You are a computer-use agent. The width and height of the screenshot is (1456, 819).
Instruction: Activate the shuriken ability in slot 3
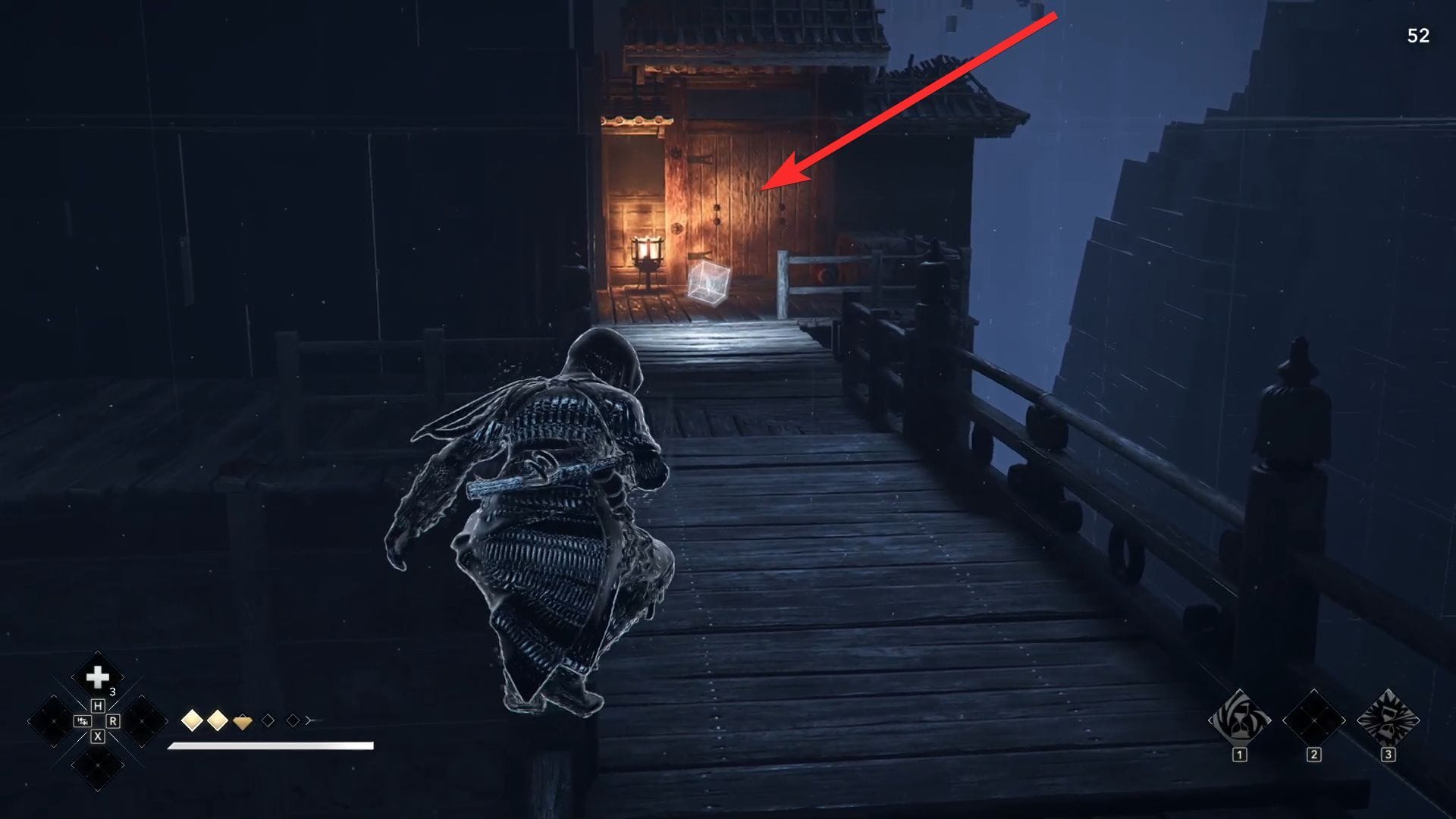pyautogui.click(x=1388, y=720)
